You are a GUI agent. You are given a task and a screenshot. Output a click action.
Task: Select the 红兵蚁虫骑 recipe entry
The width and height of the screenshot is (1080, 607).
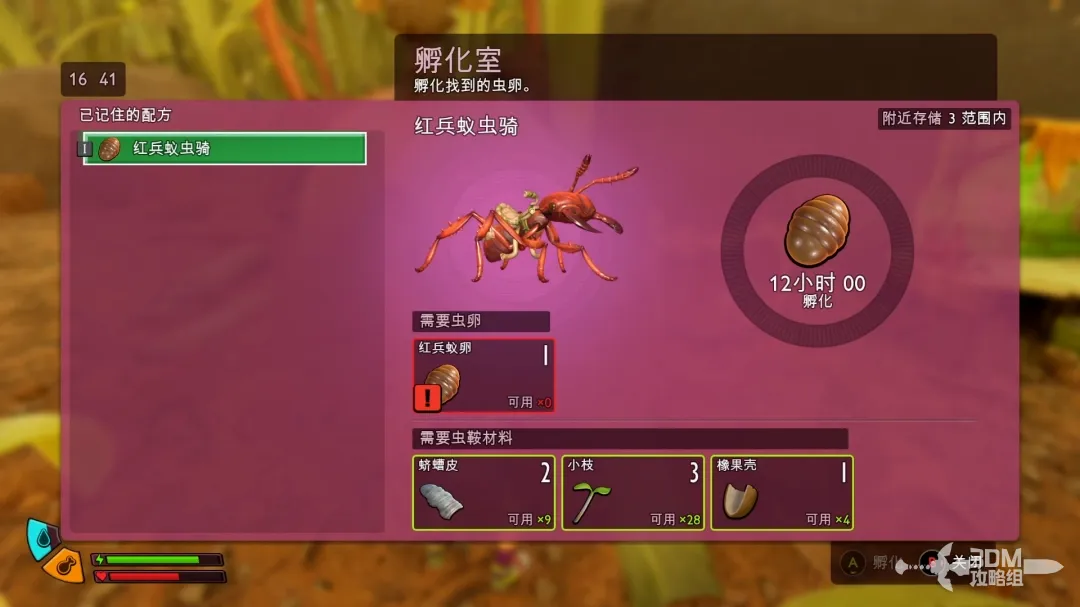click(224, 149)
